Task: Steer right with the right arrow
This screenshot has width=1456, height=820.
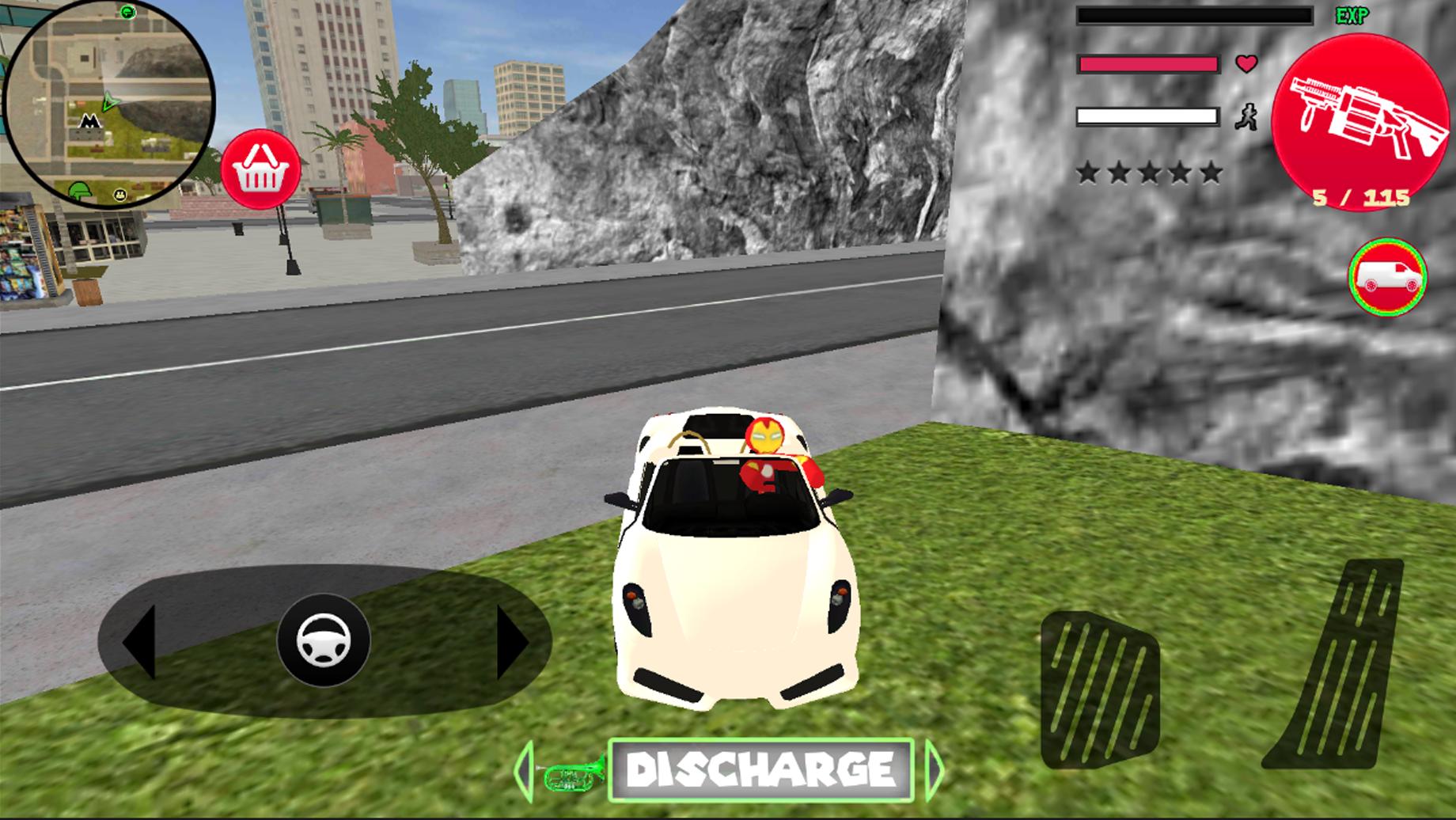Action: click(x=510, y=643)
